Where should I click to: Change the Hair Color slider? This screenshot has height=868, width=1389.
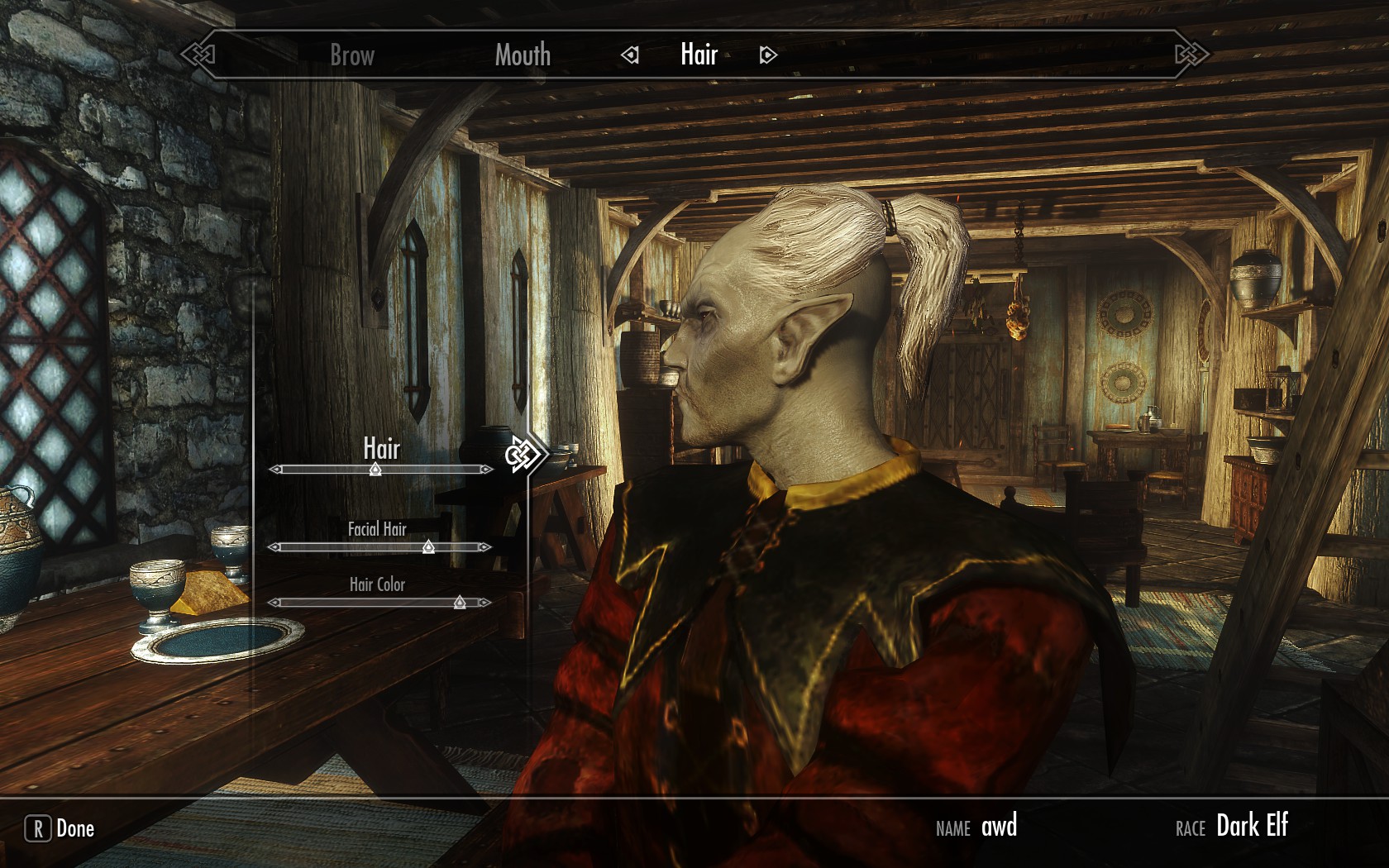click(460, 603)
